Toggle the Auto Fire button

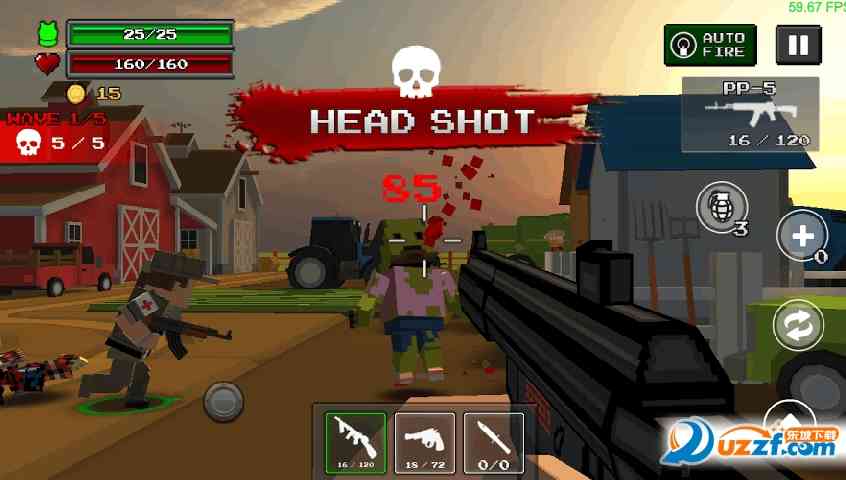coord(710,45)
